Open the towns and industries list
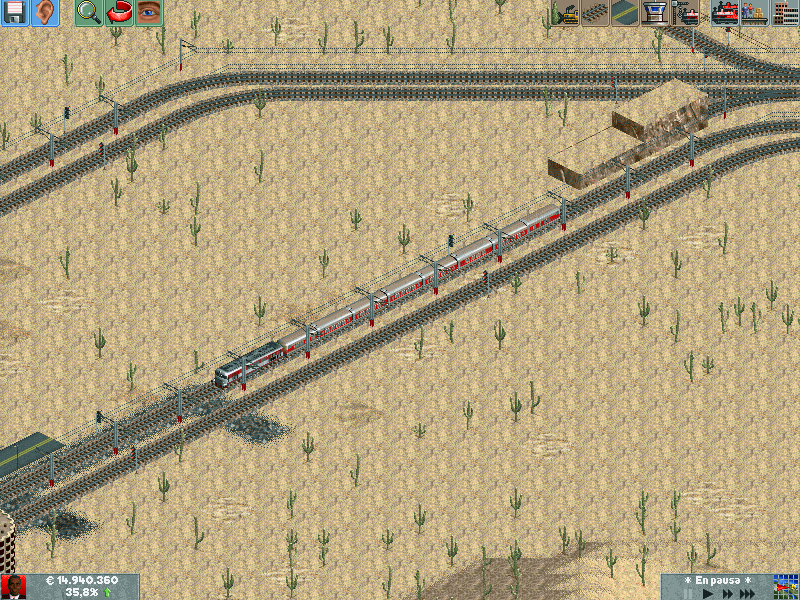The width and height of the screenshot is (800, 600). (x=784, y=13)
